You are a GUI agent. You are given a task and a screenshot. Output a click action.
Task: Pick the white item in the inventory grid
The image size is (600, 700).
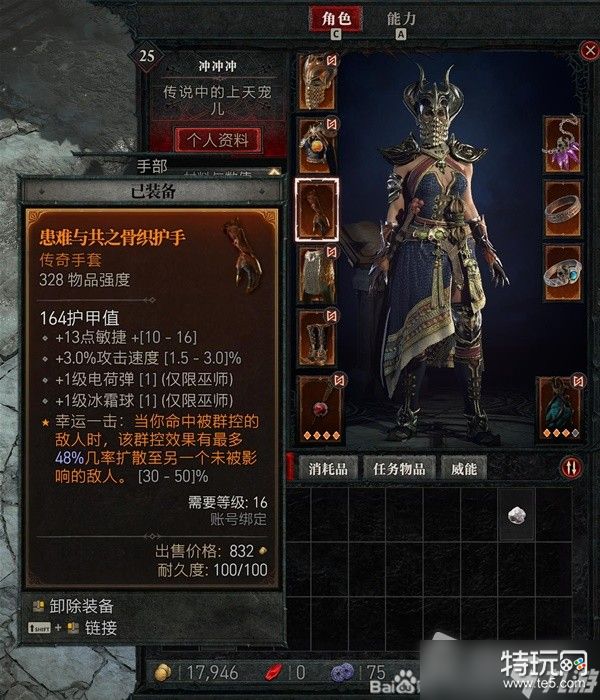click(x=519, y=514)
